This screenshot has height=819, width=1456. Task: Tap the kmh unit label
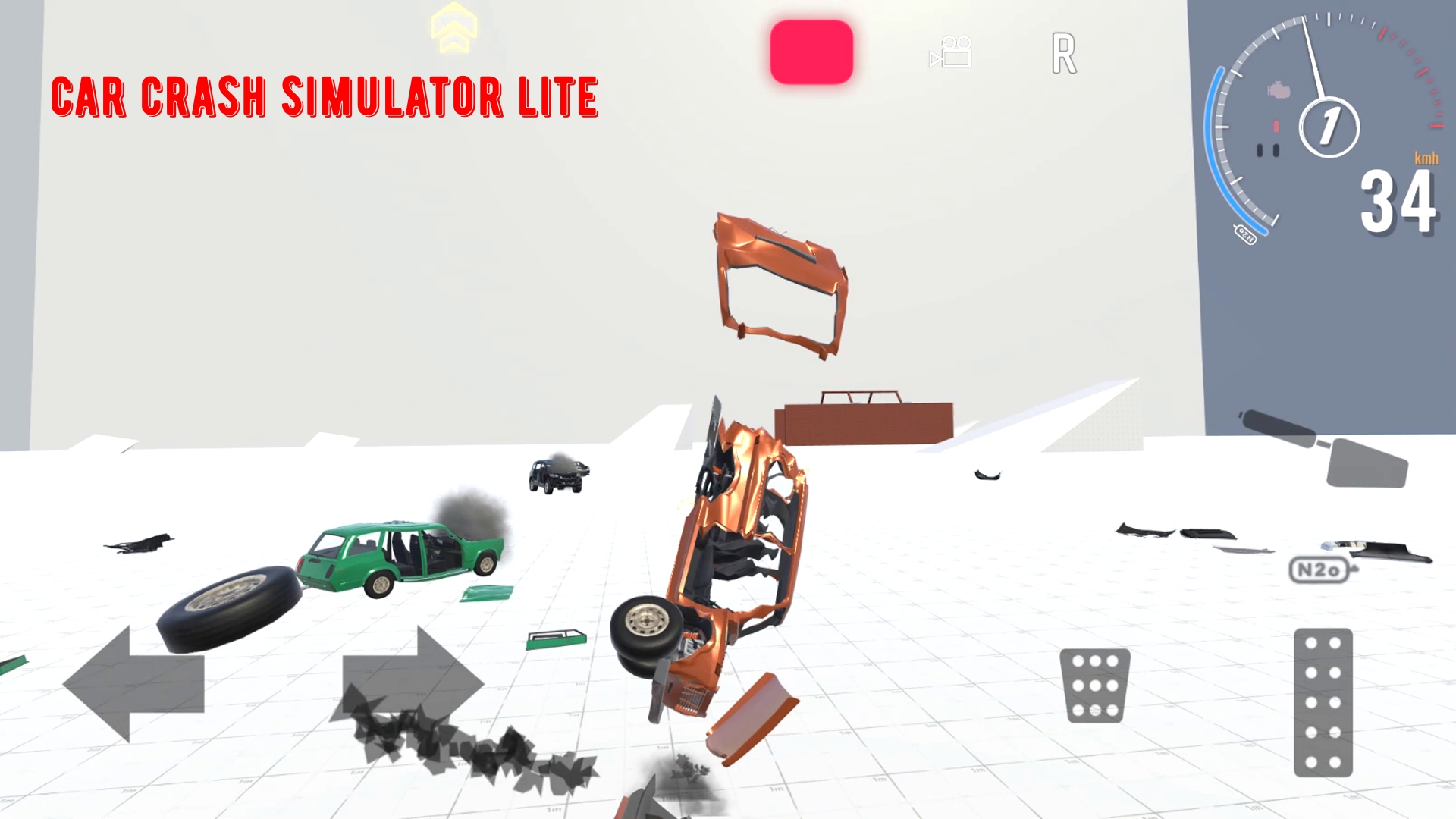pos(1426,159)
